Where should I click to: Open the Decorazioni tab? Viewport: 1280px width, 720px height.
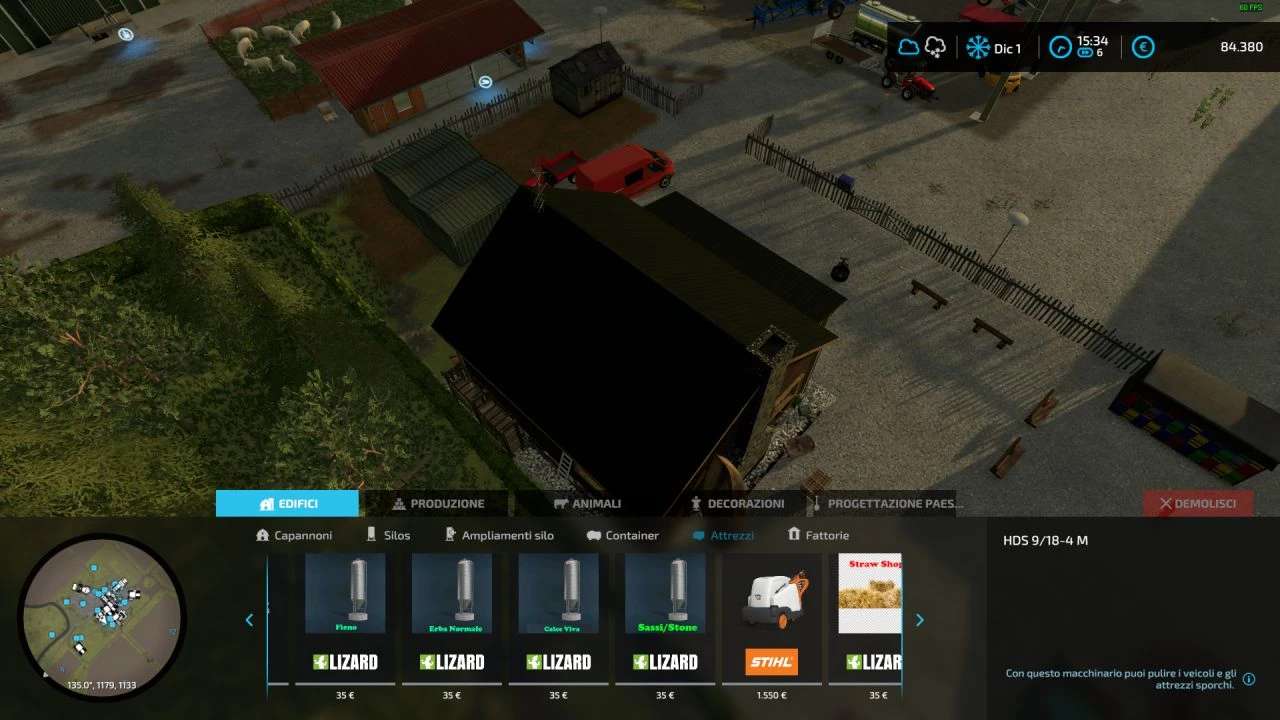(737, 503)
